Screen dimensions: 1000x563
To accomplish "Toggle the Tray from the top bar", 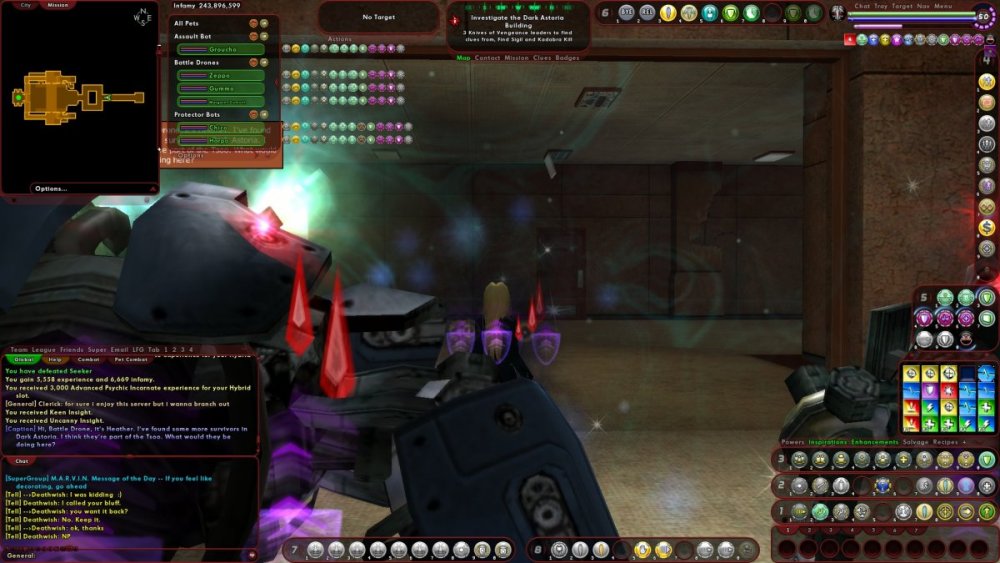I will pos(880,6).
